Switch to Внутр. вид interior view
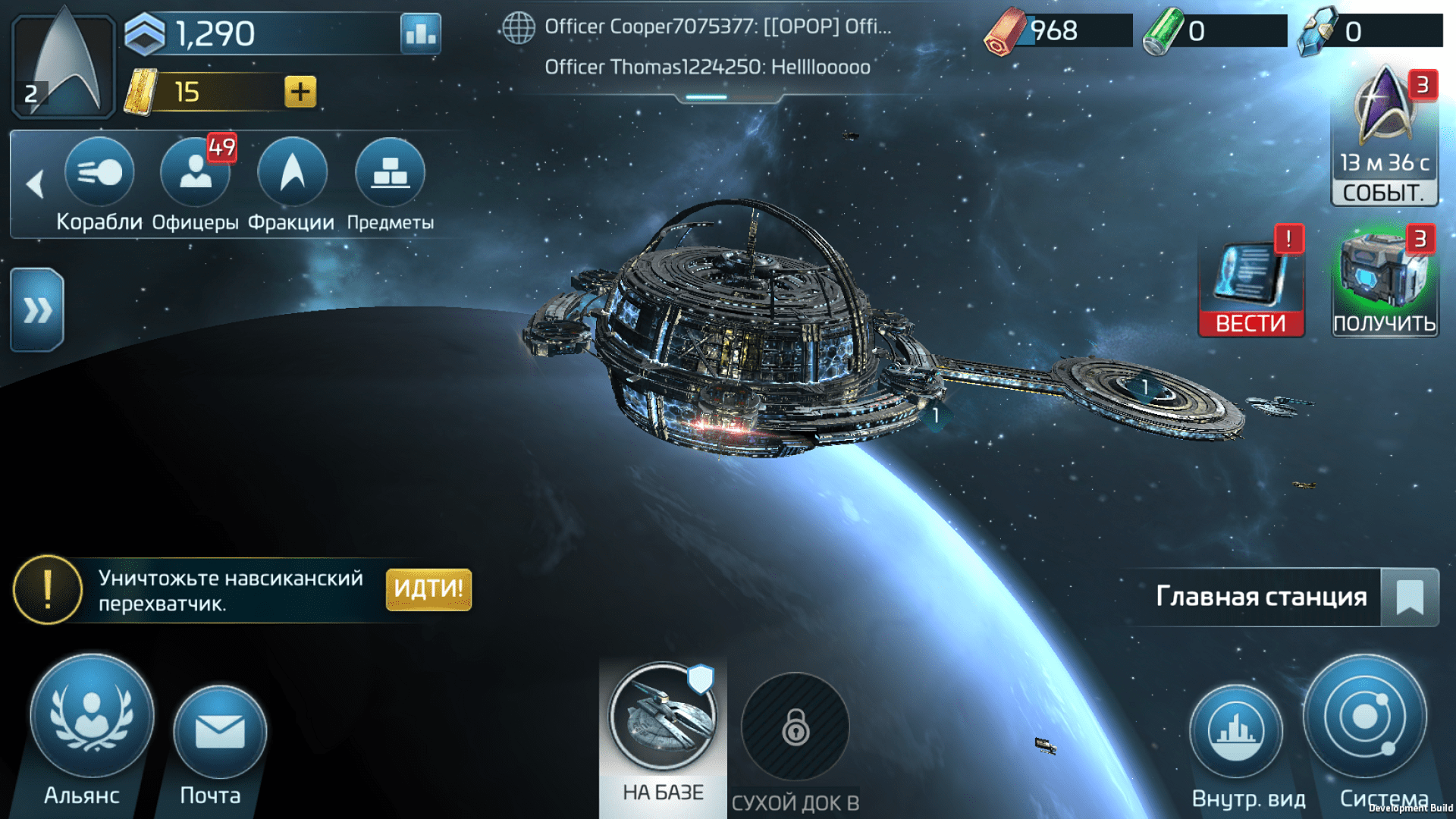This screenshot has width=1456, height=819. click(x=1236, y=732)
